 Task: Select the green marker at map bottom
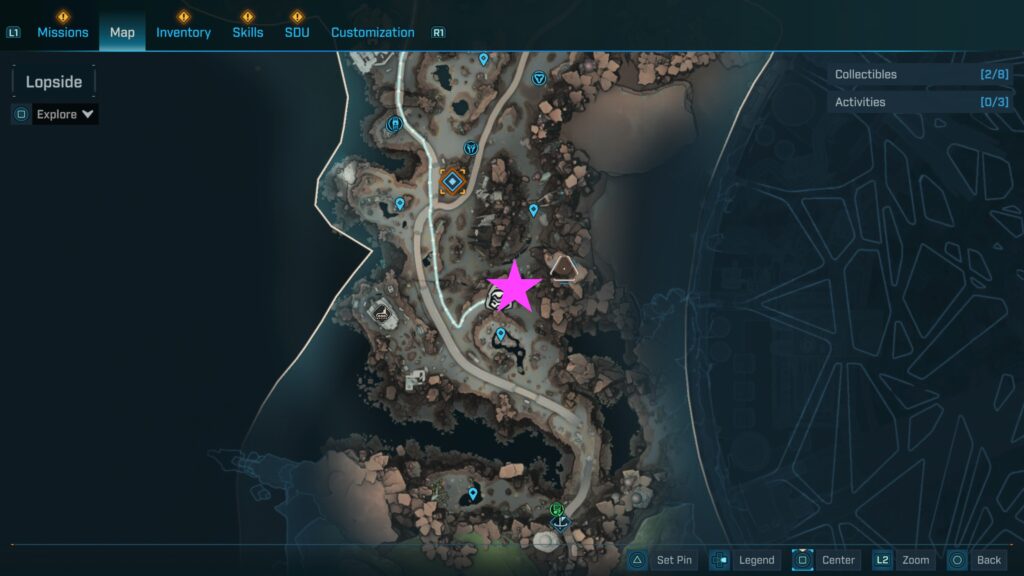click(x=556, y=509)
